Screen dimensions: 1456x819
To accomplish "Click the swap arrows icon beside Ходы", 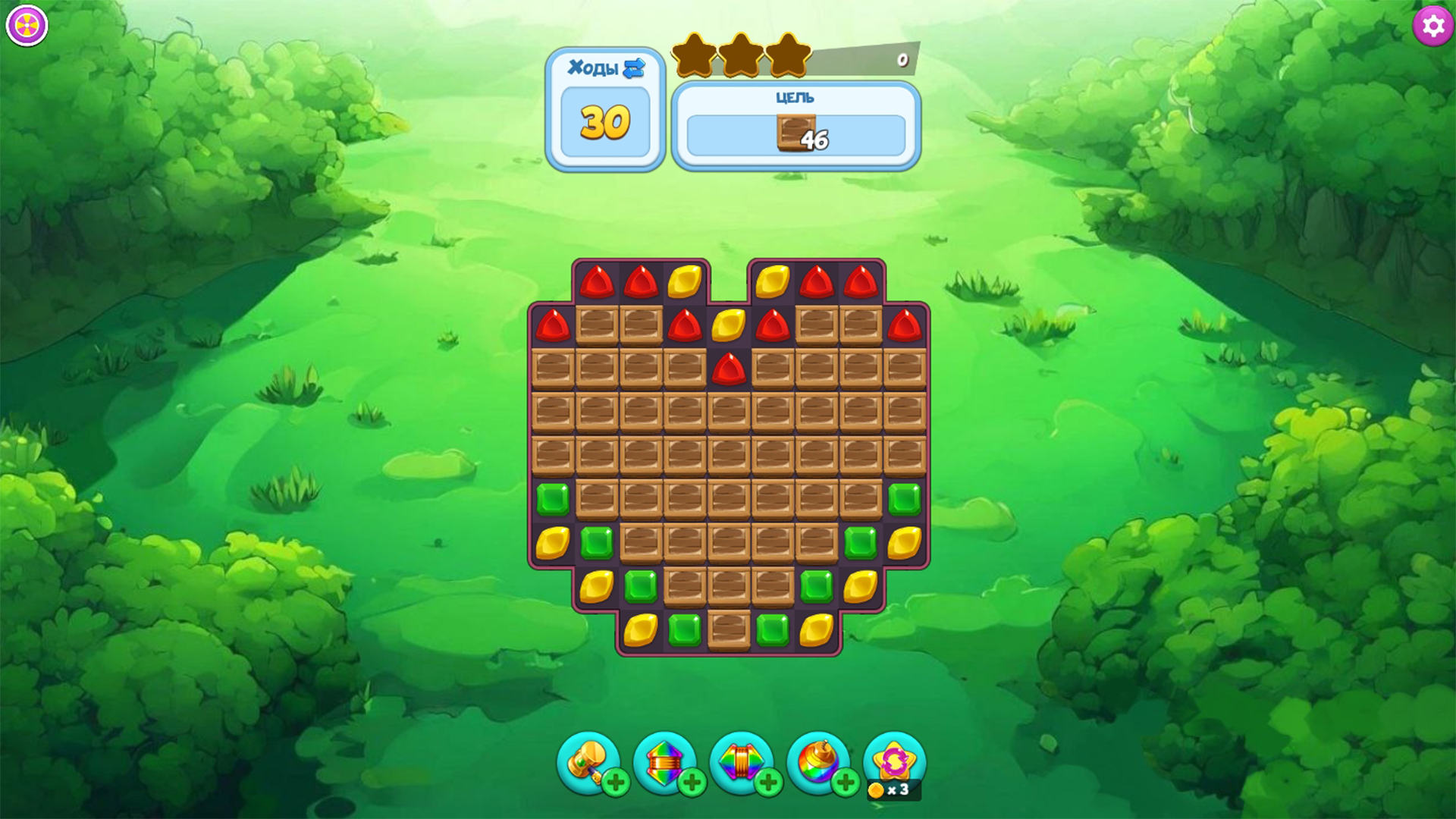I will coord(634,68).
